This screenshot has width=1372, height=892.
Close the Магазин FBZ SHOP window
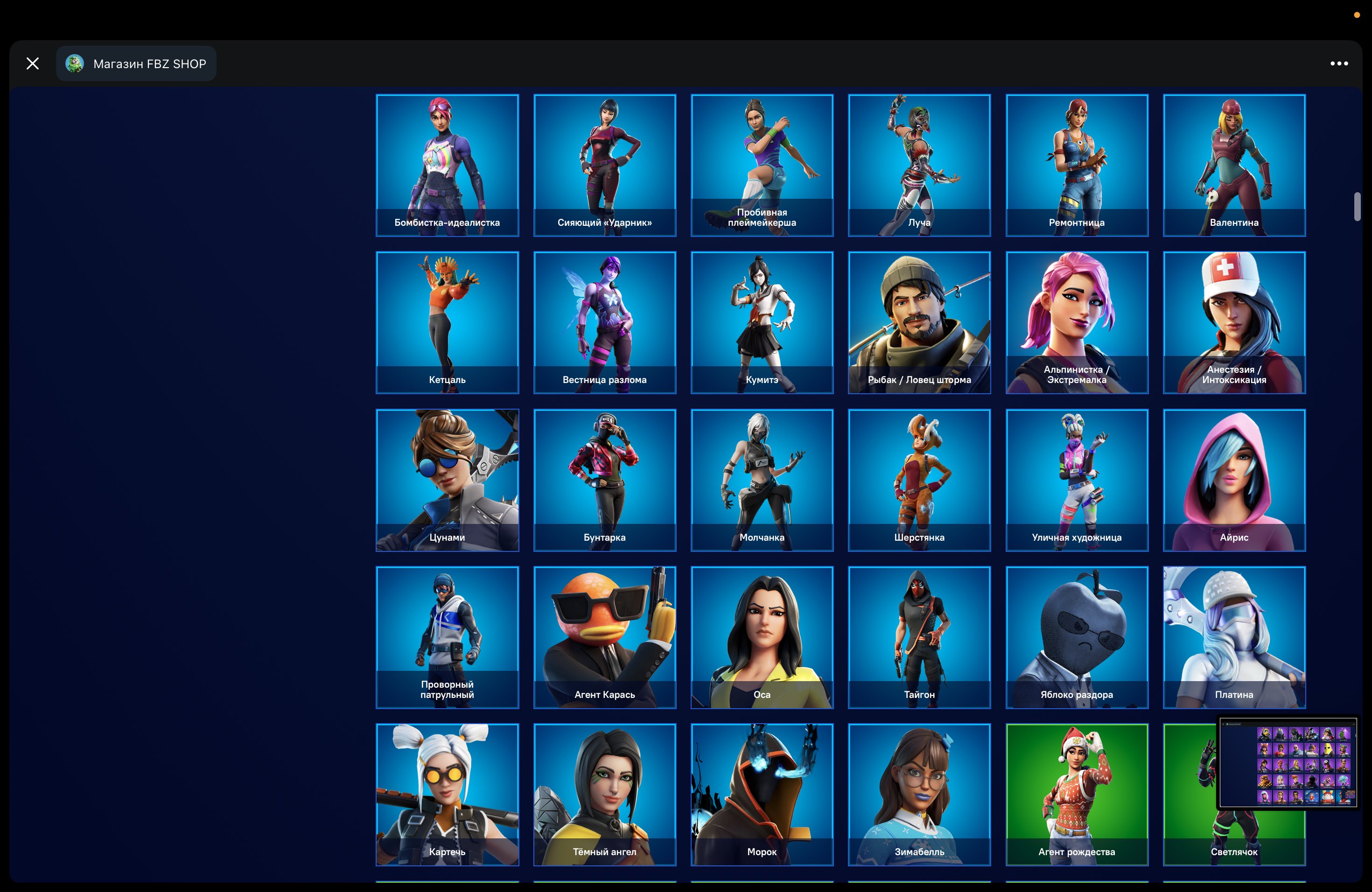(x=33, y=63)
